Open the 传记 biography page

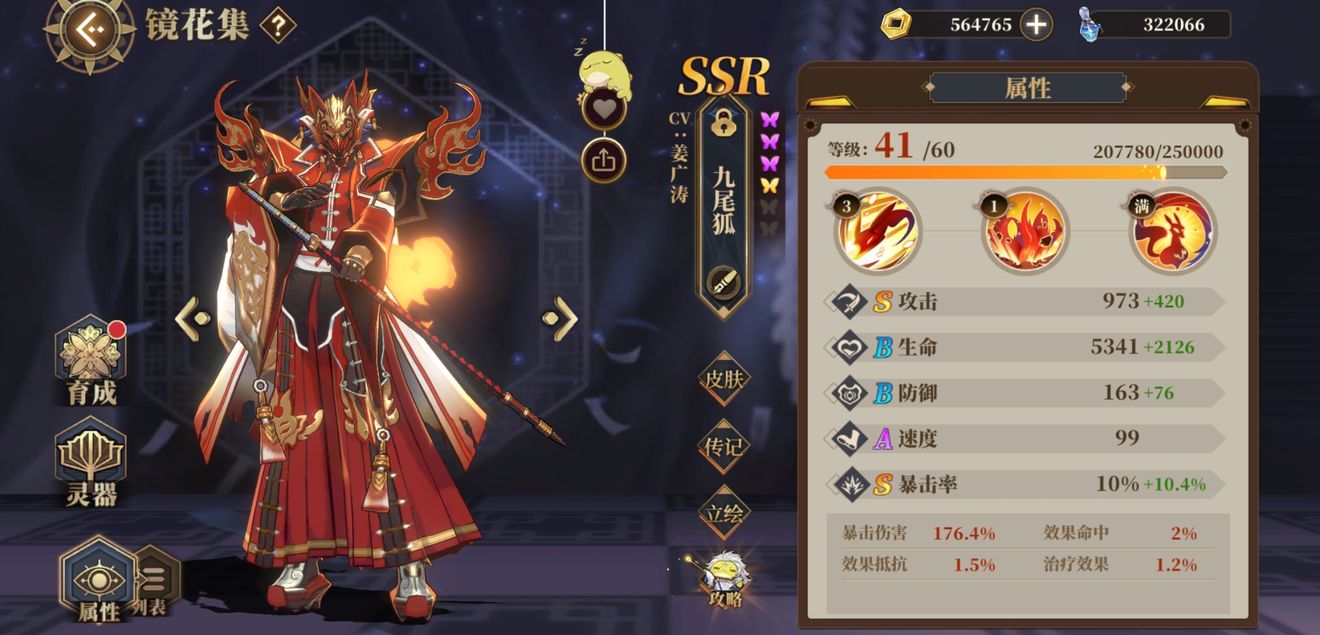(723, 446)
